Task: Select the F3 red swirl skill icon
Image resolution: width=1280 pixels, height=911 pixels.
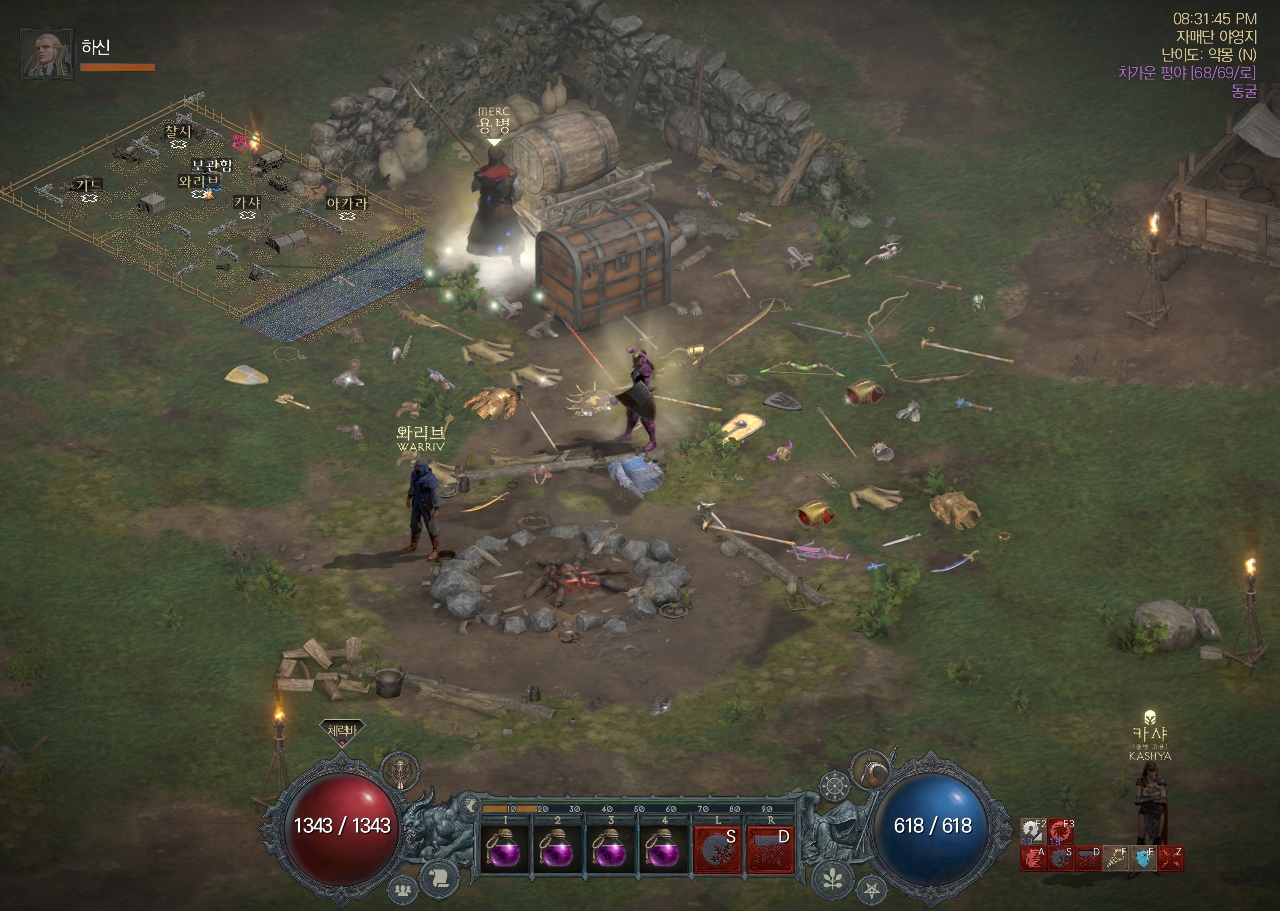Action: [x=1061, y=831]
